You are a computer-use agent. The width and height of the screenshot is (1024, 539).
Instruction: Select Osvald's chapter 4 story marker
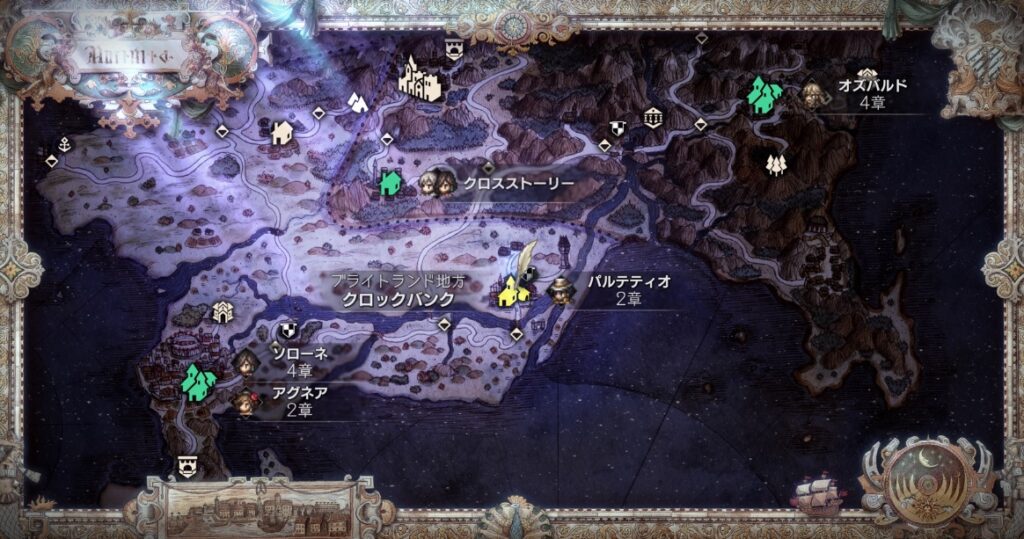[811, 95]
